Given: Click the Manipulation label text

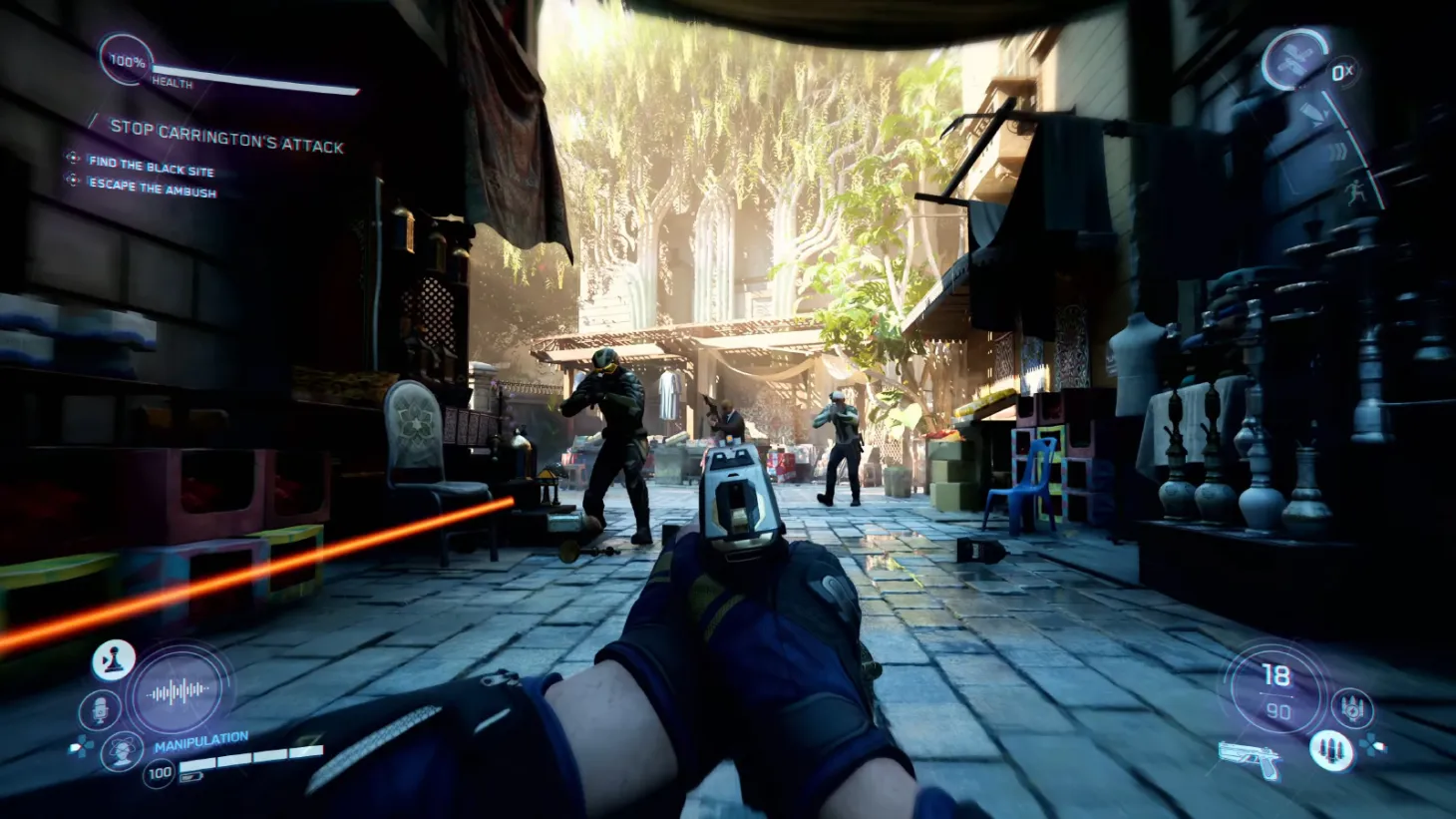Looking at the screenshot, I should coord(202,741).
